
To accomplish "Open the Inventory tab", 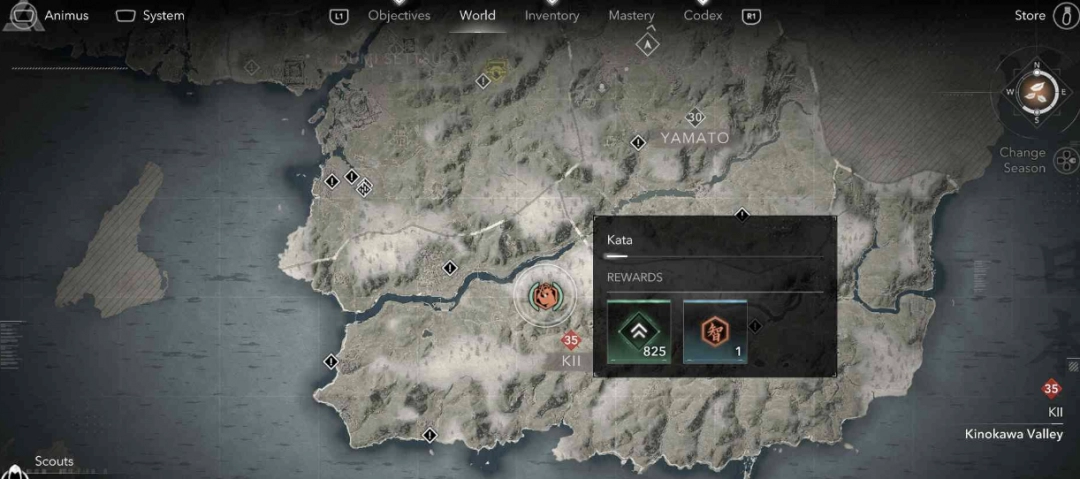I will (x=552, y=15).
